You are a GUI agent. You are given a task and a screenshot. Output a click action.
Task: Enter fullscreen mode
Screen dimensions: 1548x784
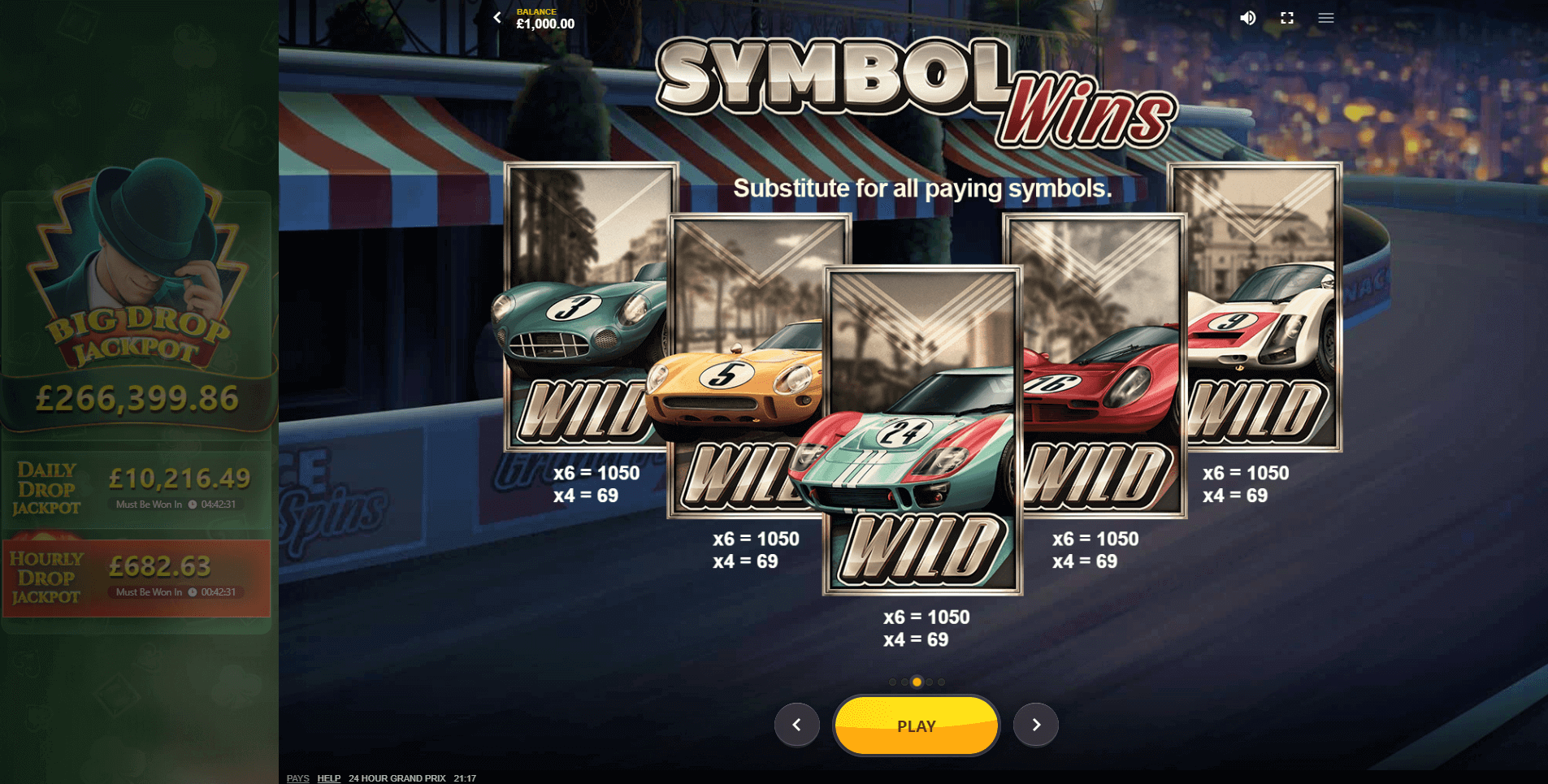[x=1286, y=18]
